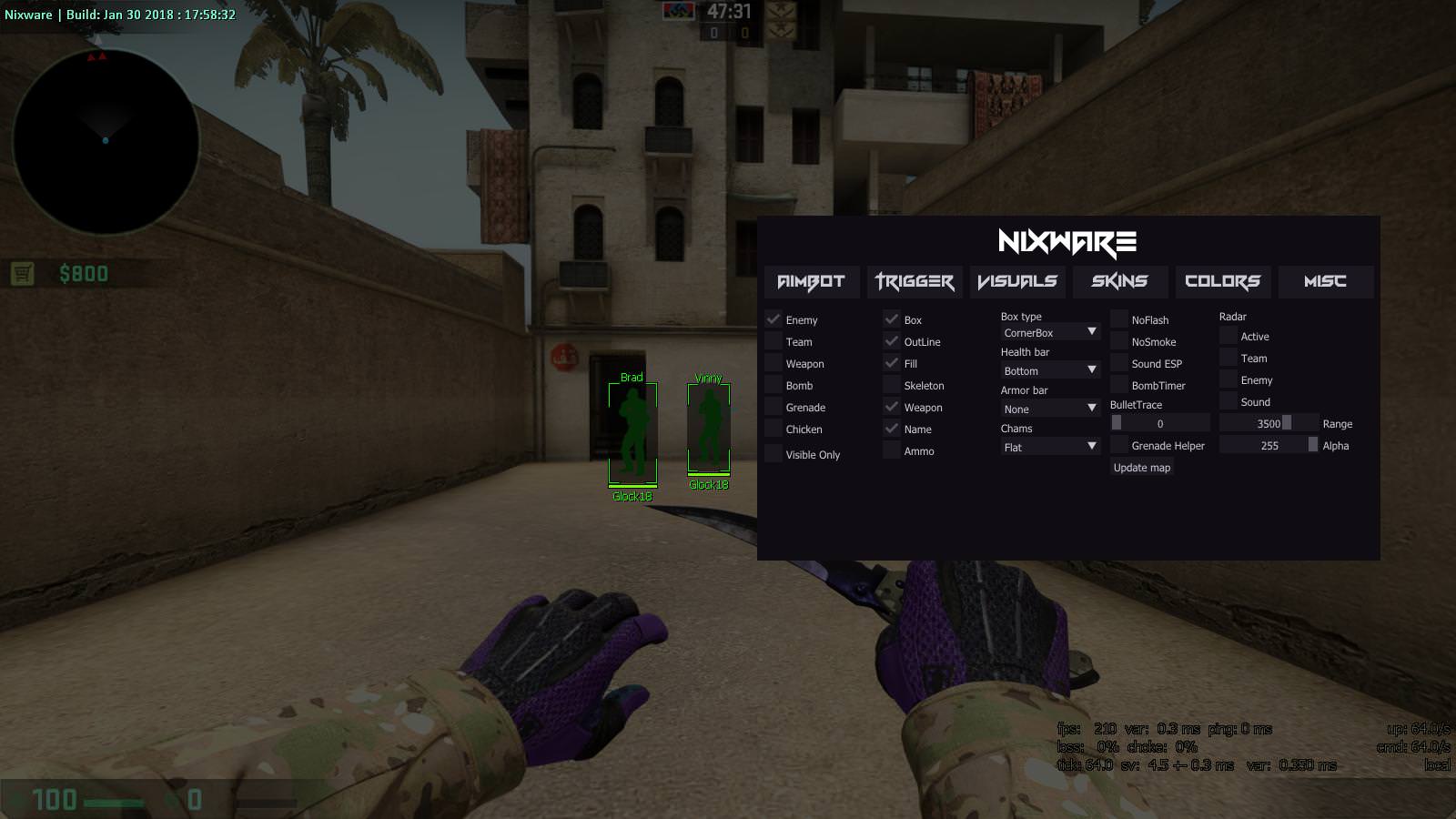This screenshot has width=1456, height=819.
Task: Toggle the BombTimer checkbox
Action: click(1119, 386)
